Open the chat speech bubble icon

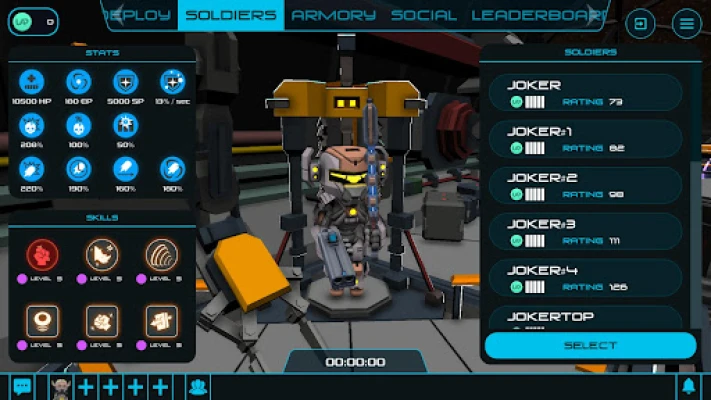pyautogui.click(x=21, y=387)
